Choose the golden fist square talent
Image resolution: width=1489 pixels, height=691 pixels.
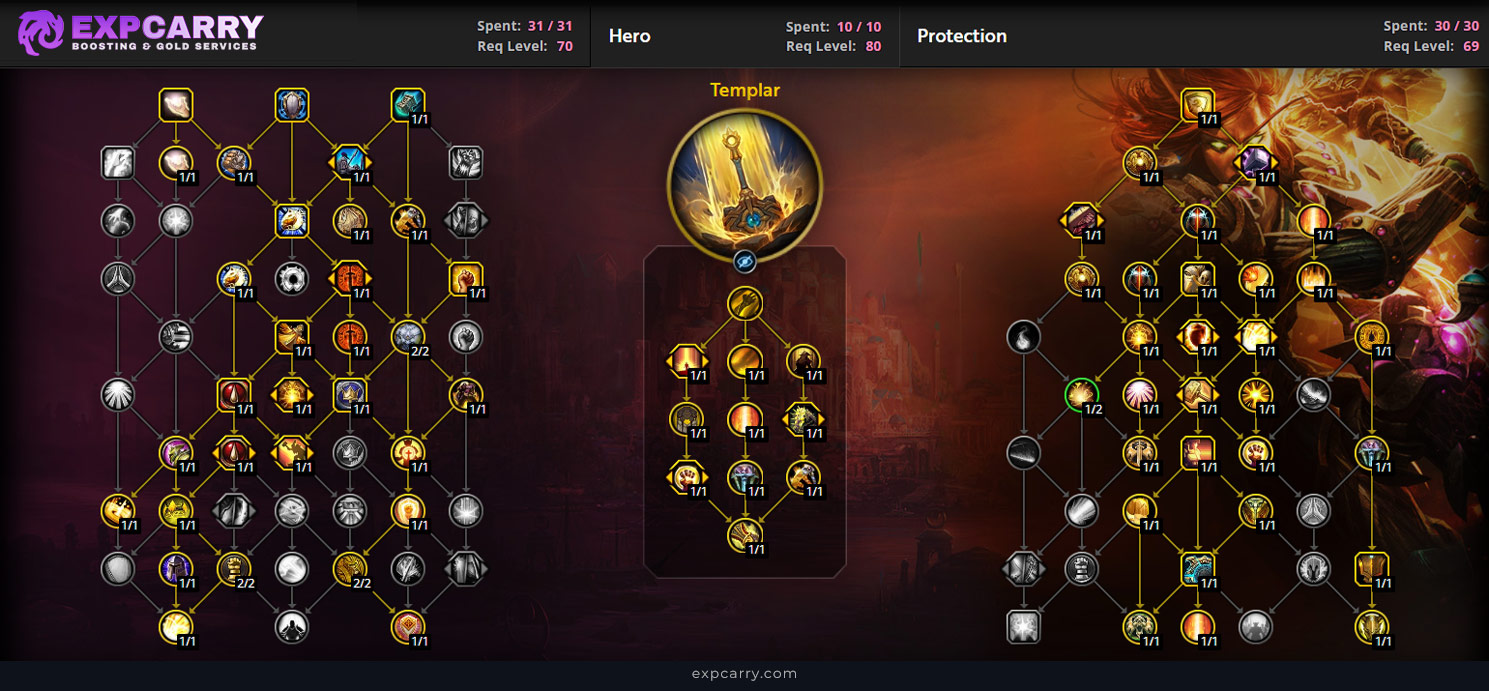click(x=466, y=279)
